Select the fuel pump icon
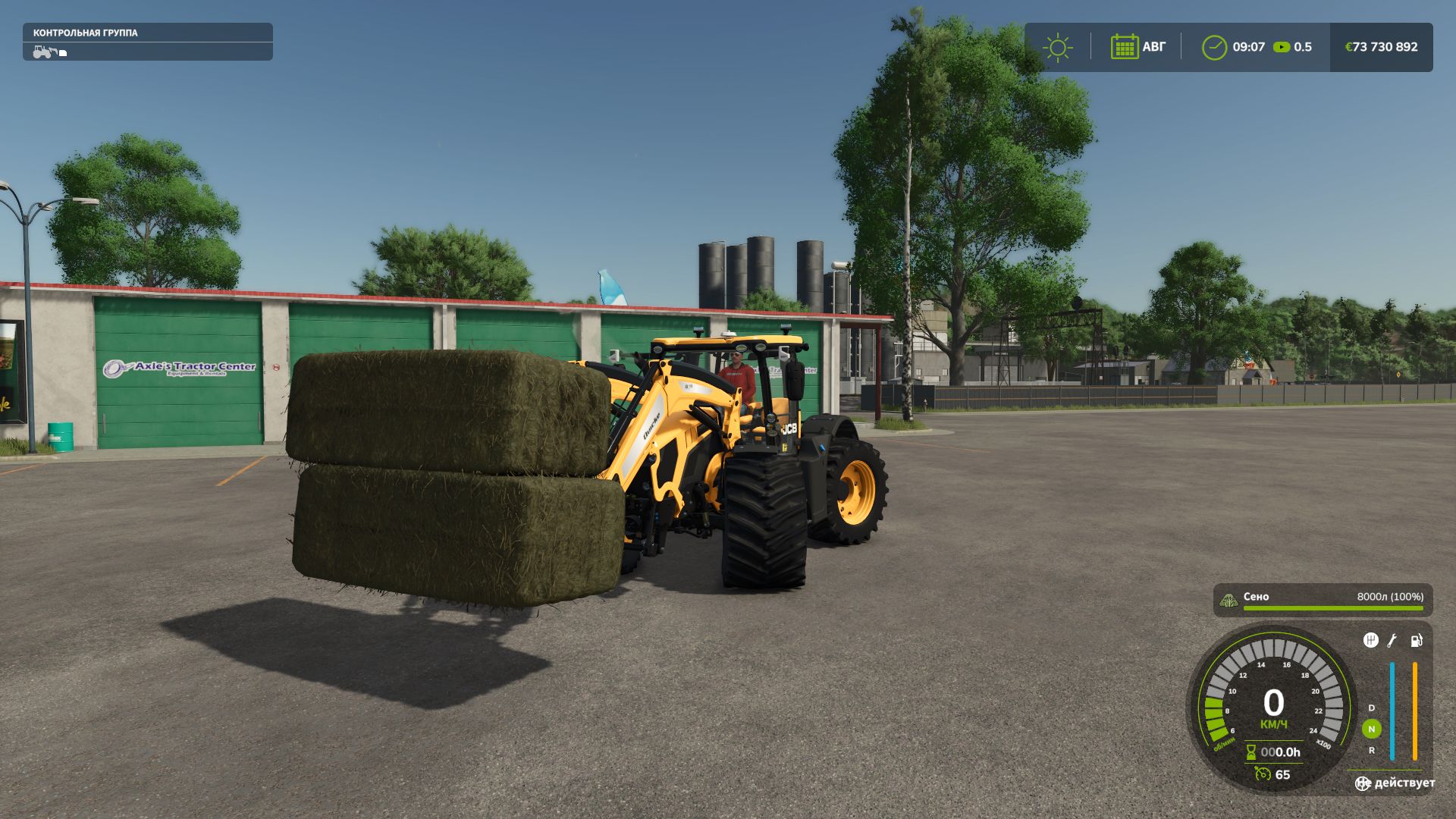Viewport: 1456px width, 819px height. (x=1416, y=642)
